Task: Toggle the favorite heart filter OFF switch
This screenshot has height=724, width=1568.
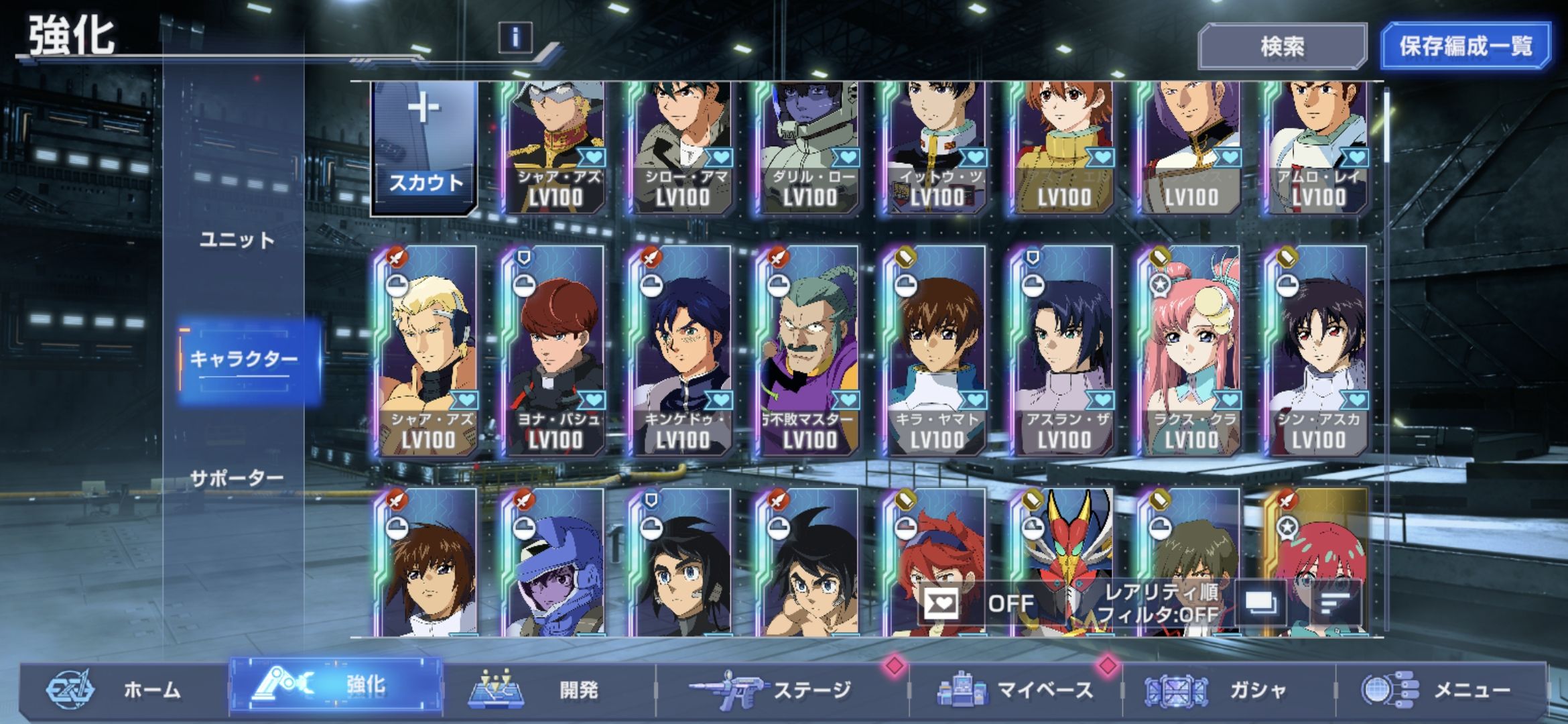Action: [978, 604]
